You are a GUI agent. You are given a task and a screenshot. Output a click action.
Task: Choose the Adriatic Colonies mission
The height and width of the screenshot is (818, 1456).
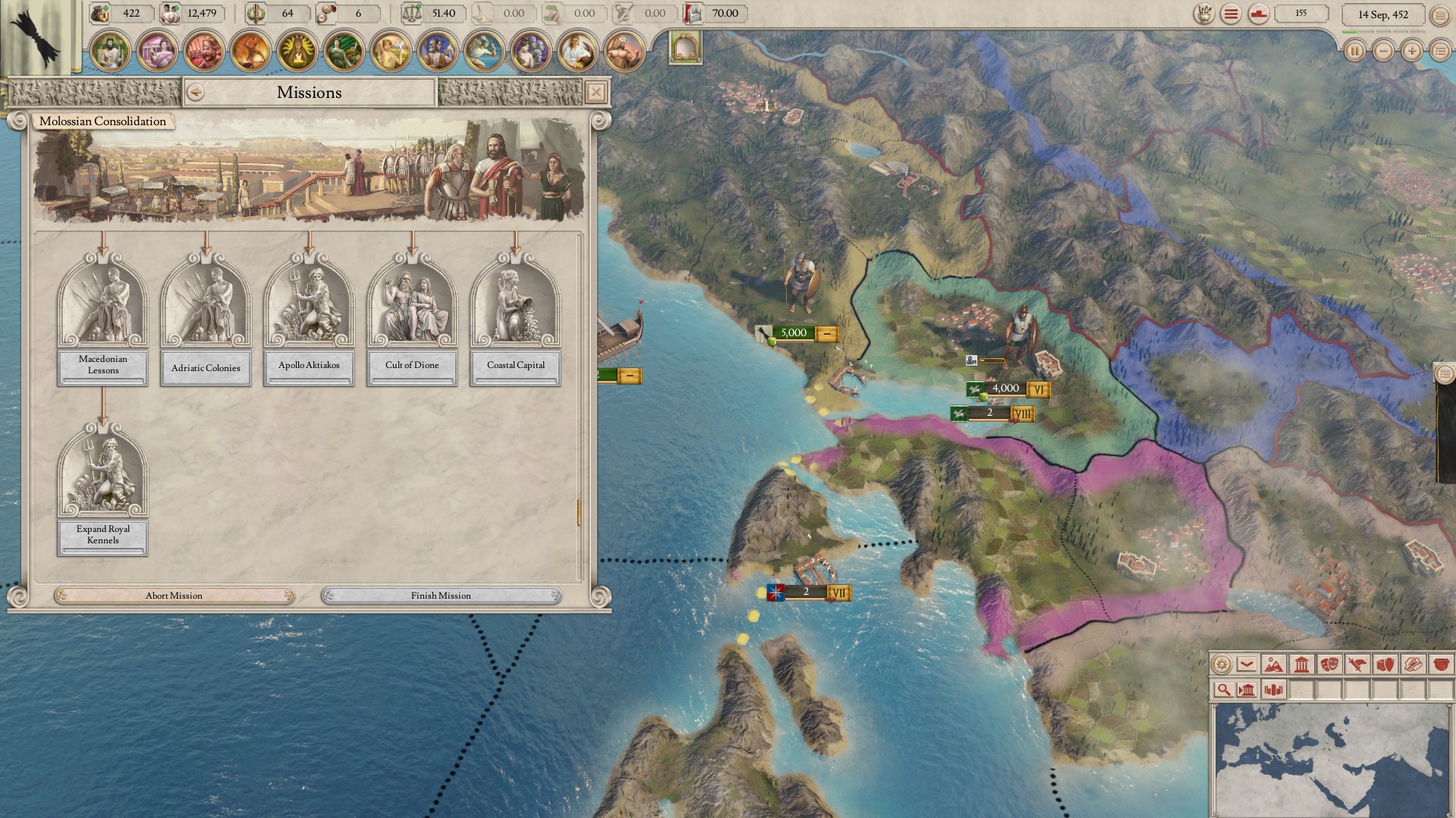[206, 319]
